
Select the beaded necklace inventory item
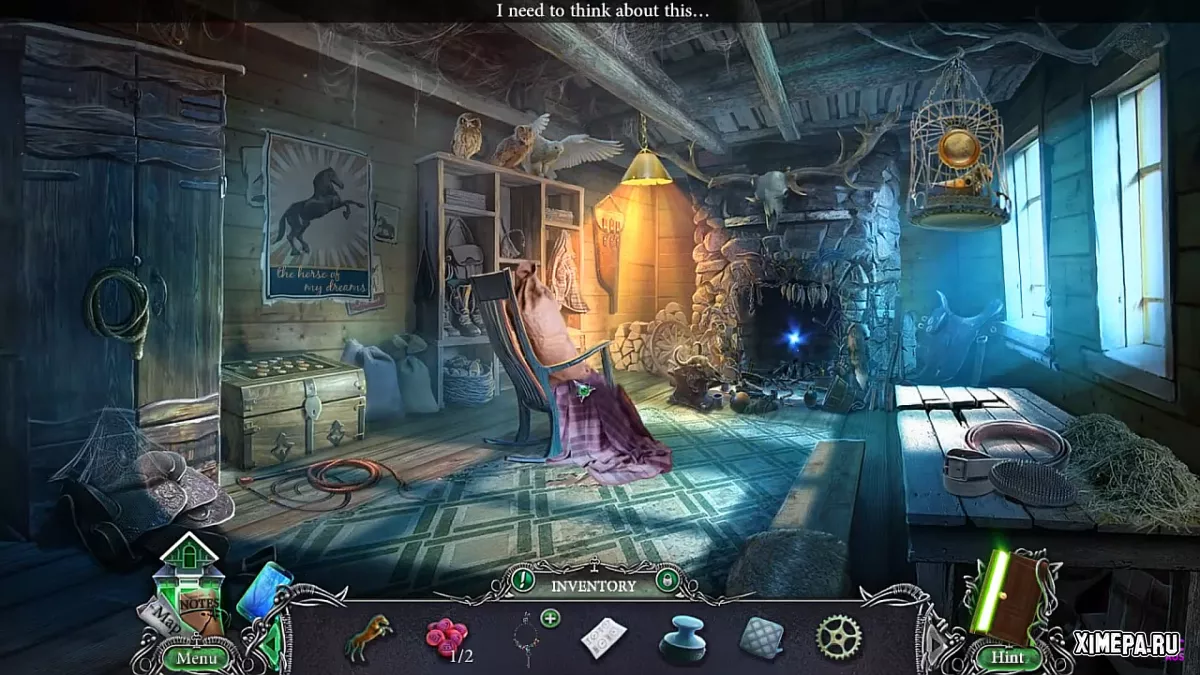pyautogui.click(x=524, y=640)
